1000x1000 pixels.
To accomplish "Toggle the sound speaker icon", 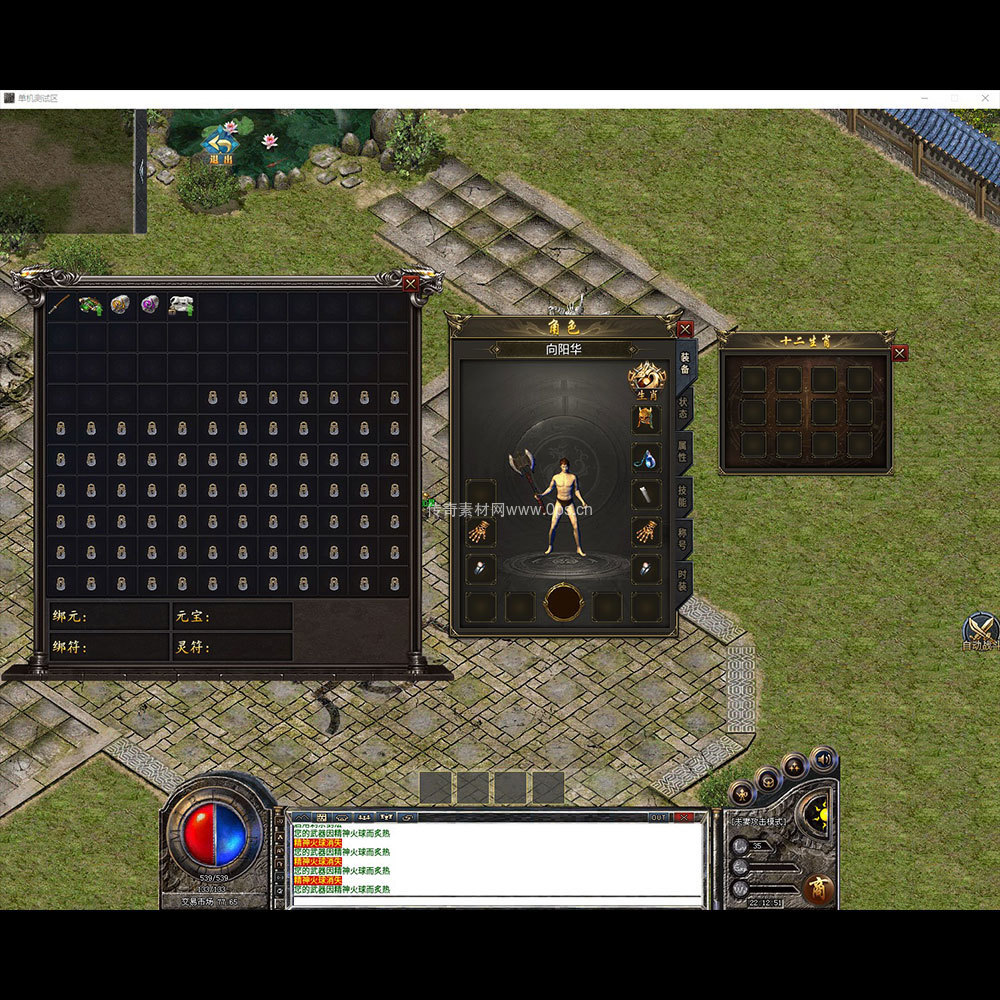I will click(x=823, y=759).
